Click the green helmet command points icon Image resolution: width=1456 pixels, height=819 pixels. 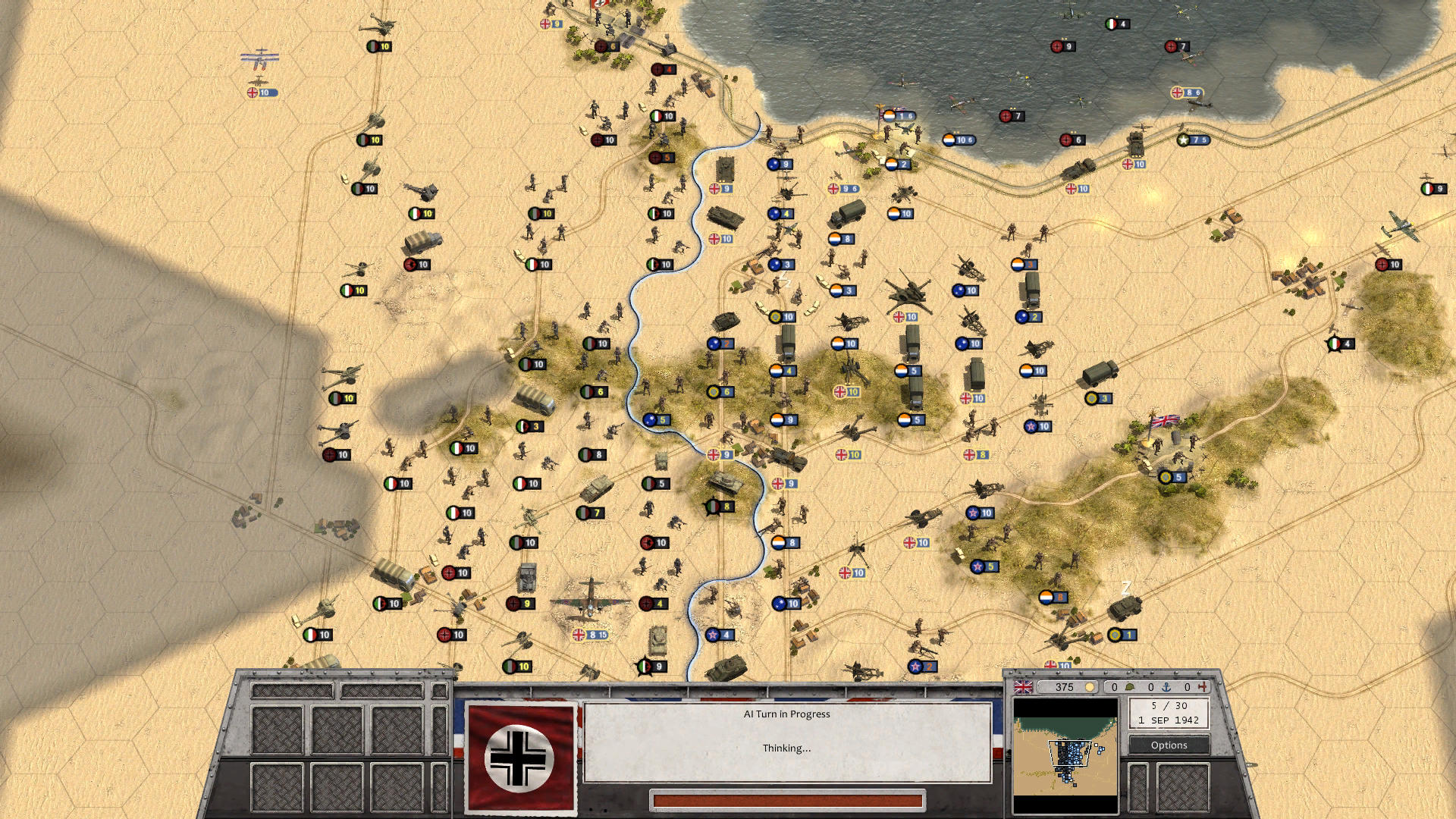[x=1131, y=686]
